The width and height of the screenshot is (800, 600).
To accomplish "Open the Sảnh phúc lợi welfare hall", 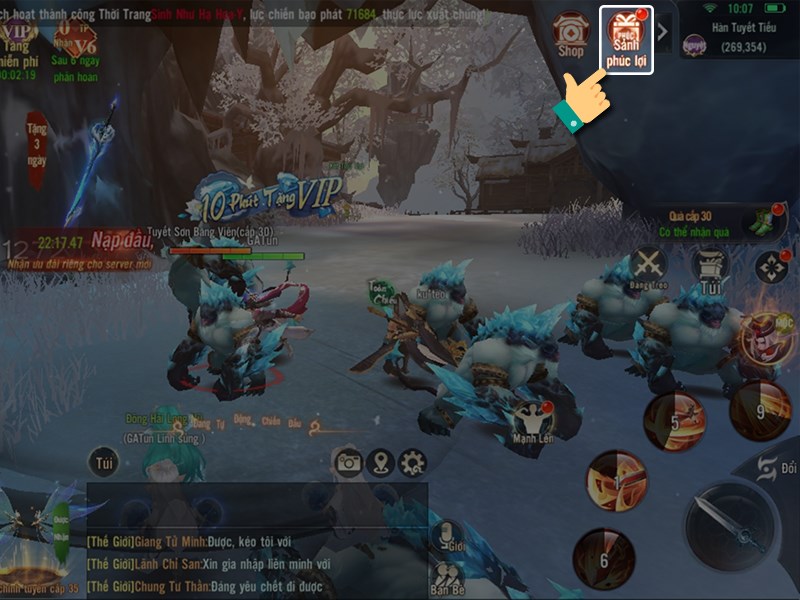I will tap(625, 36).
